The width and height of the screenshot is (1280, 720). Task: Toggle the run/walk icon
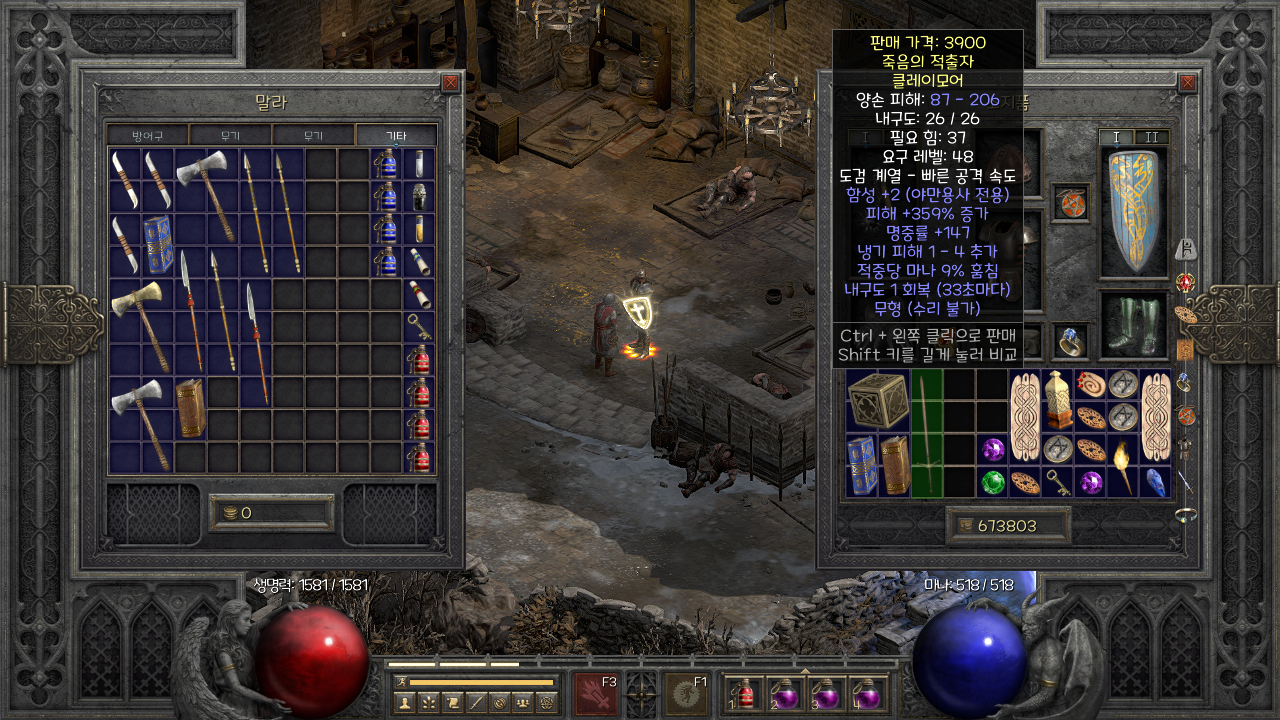[400, 682]
